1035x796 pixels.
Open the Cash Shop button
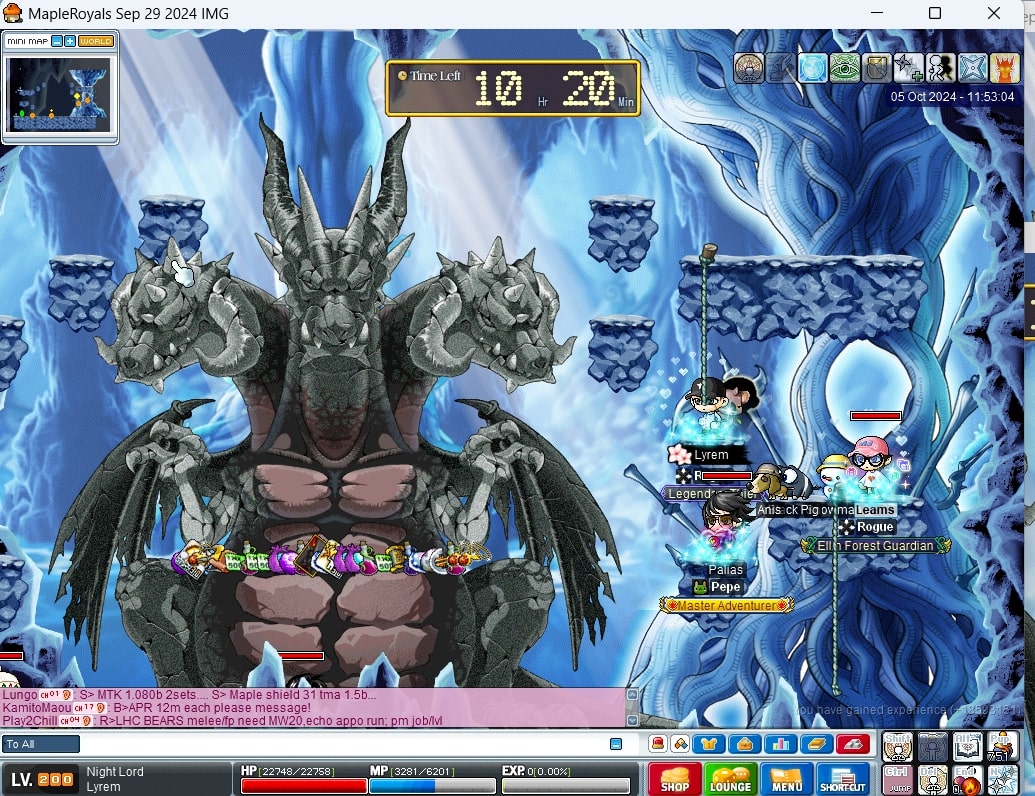674,780
